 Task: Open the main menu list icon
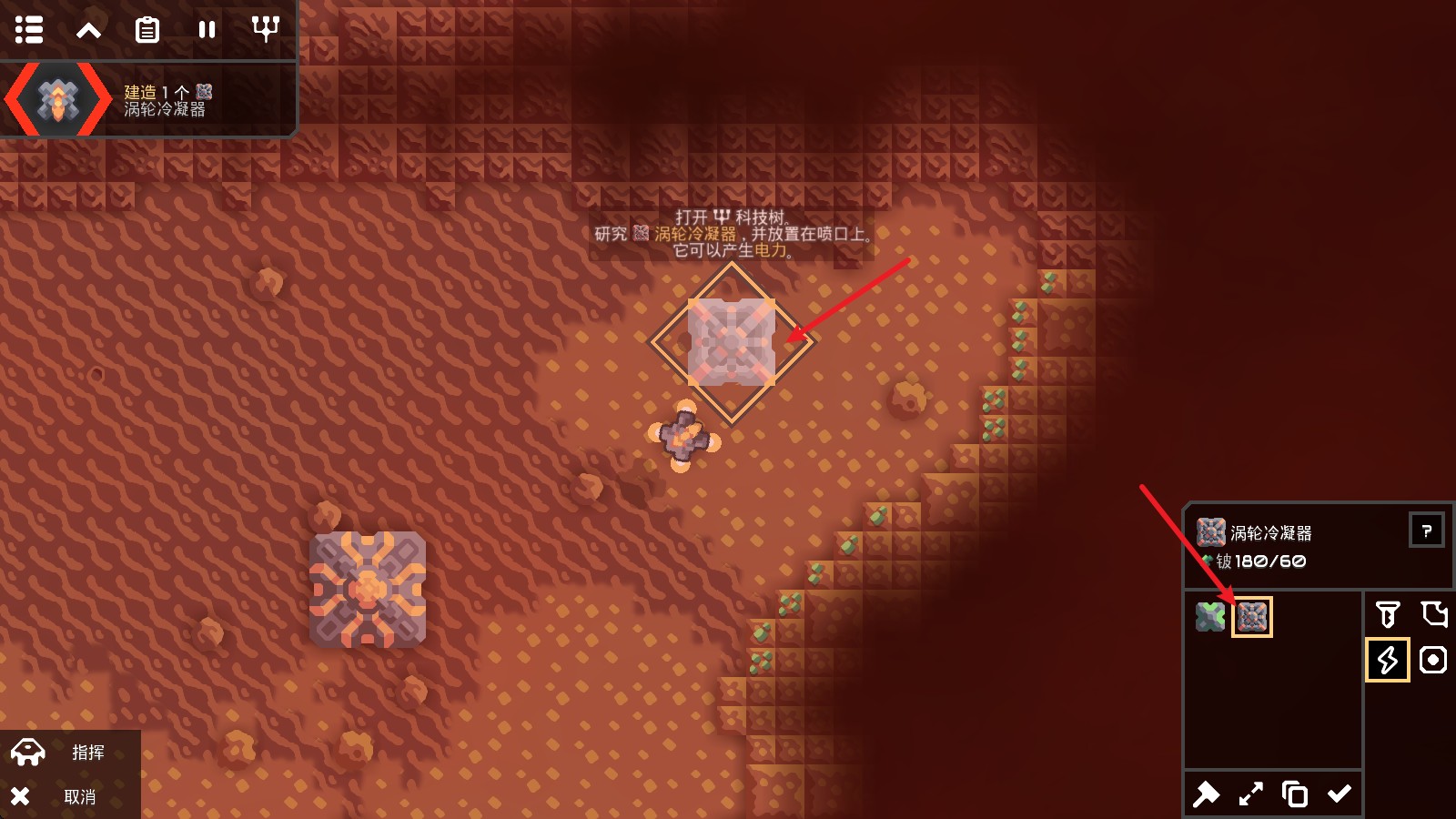coord(29,30)
